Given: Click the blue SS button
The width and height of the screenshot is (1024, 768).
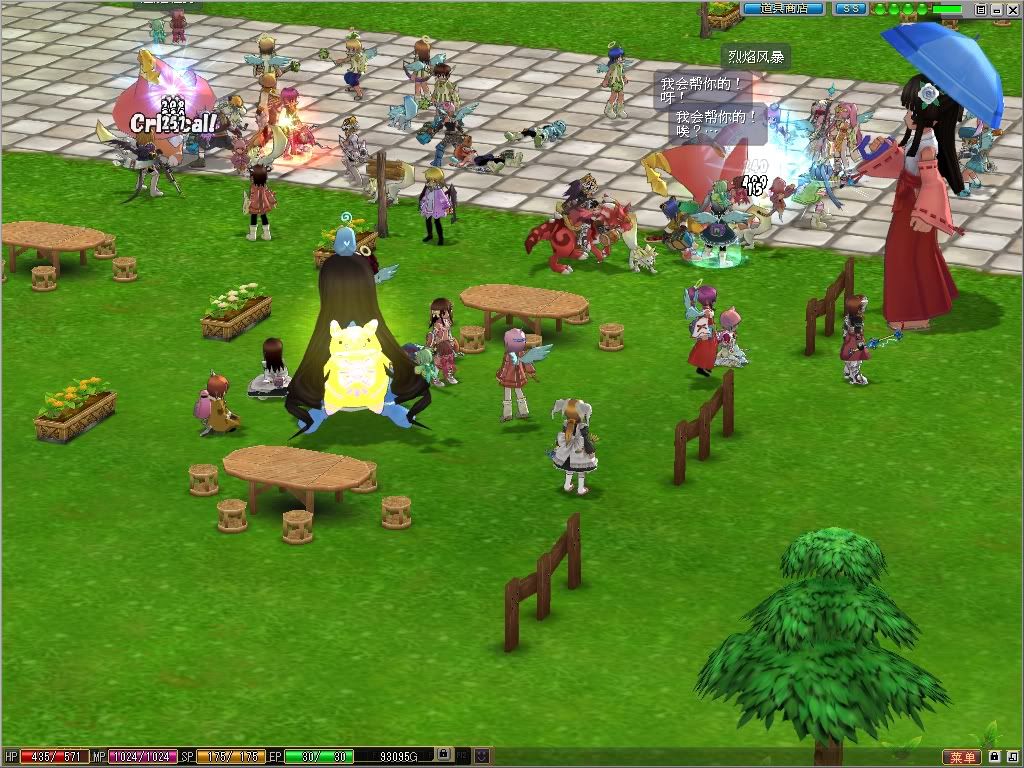Looking at the screenshot, I should click(x=850, y=8).
